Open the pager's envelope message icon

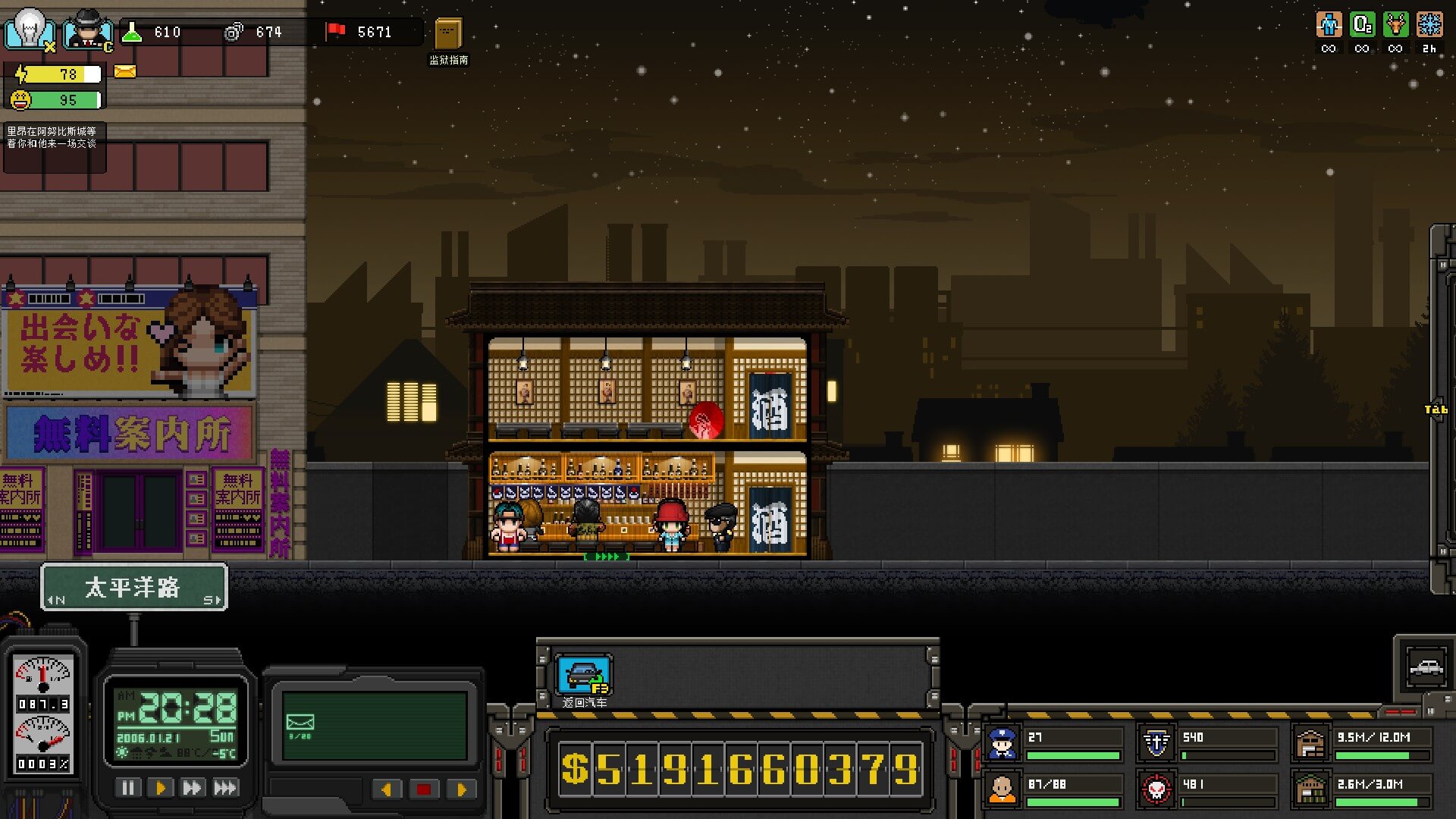[300, 723]
